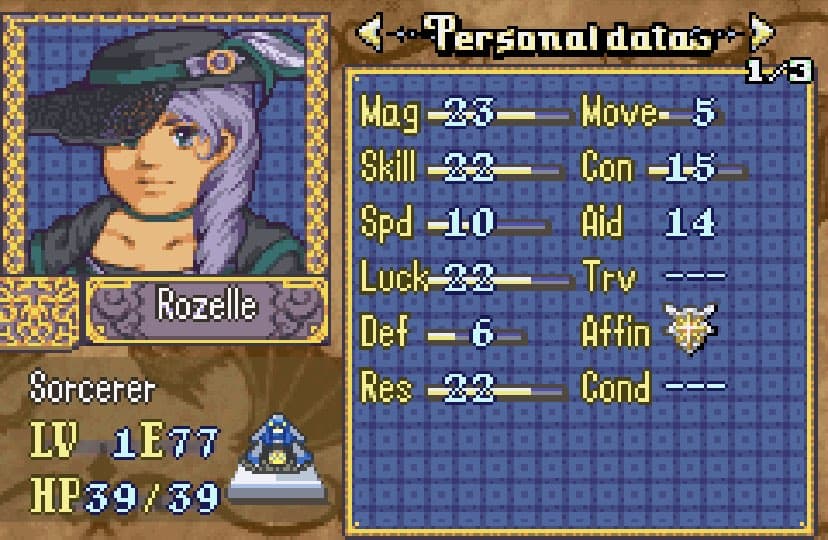The height and width of the screenshot is (540, 828).
Task: Click the left arrow beside Personal data
Action: 369,36
